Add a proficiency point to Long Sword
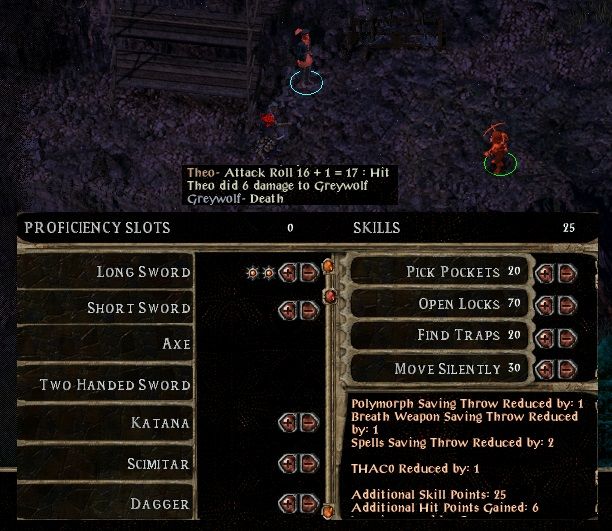This screenshot has height=531, width=612. pos(288,272)
